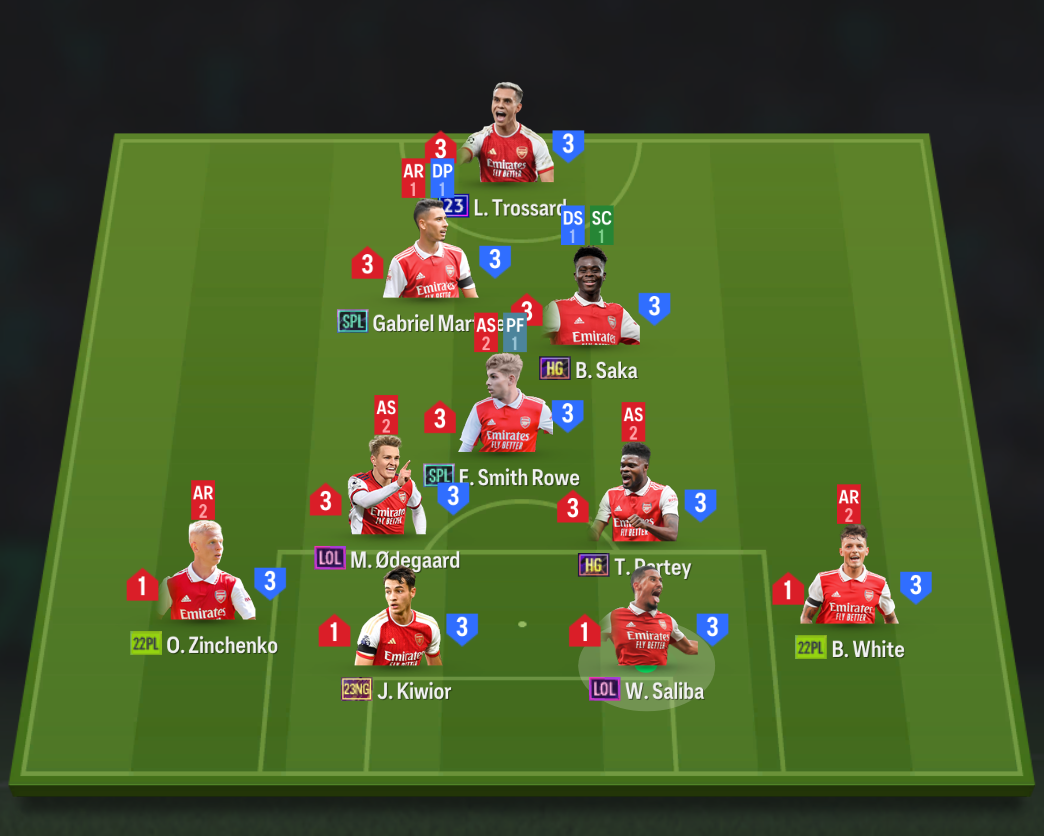1044x836 pixels.
Task: Select L. Trossard's player card
Action: [x=508, y=138]
